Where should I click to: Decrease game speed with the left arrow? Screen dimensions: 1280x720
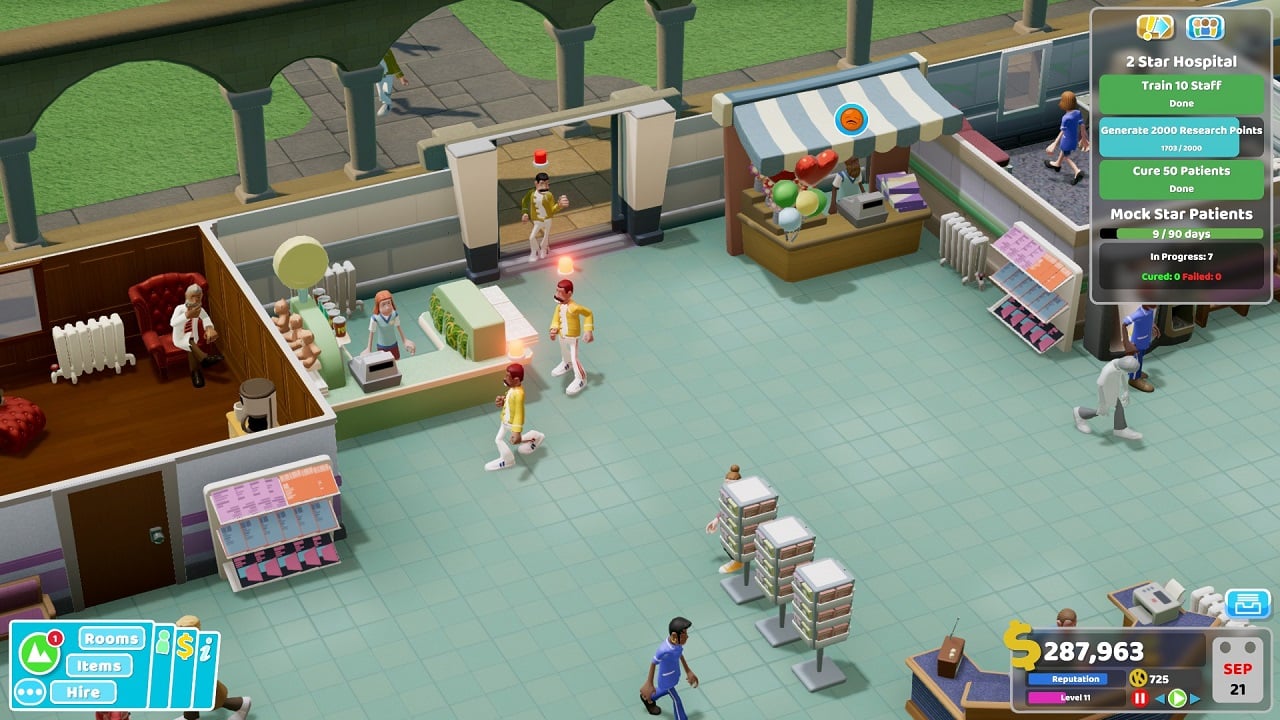(x=1160, y=698)
